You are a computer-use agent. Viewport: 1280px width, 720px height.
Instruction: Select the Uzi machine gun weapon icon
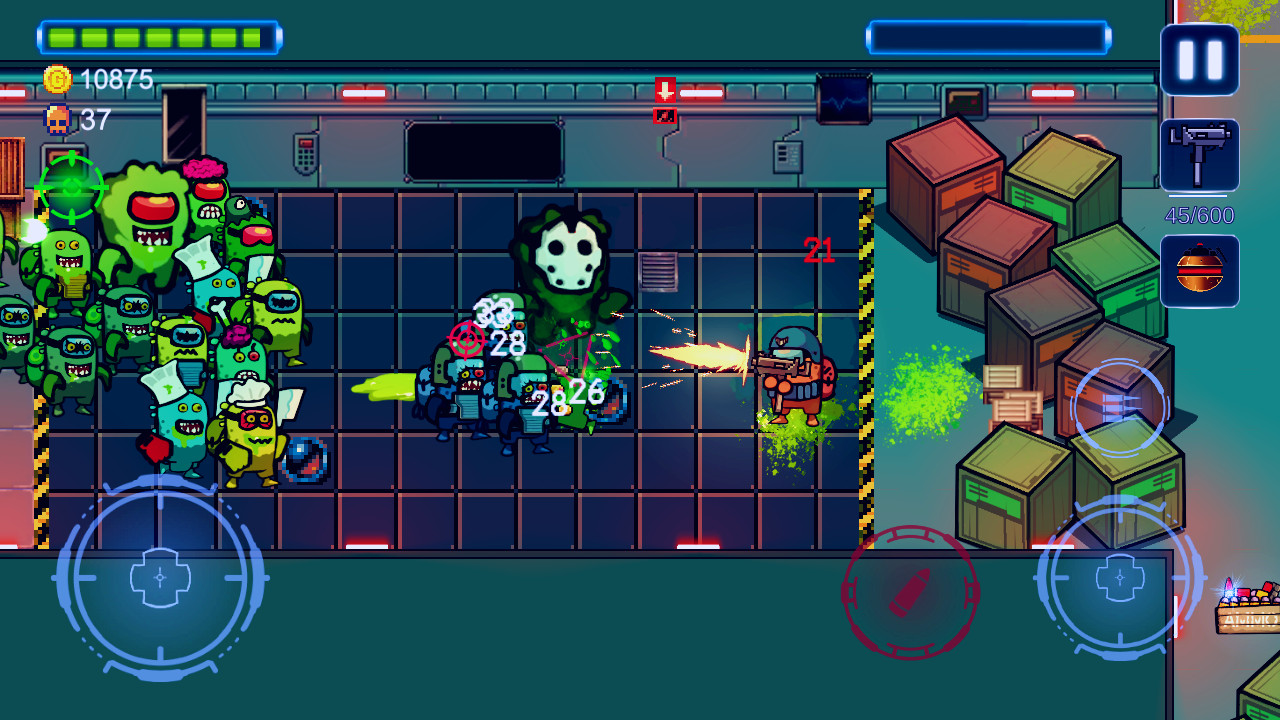(1199, 155)
